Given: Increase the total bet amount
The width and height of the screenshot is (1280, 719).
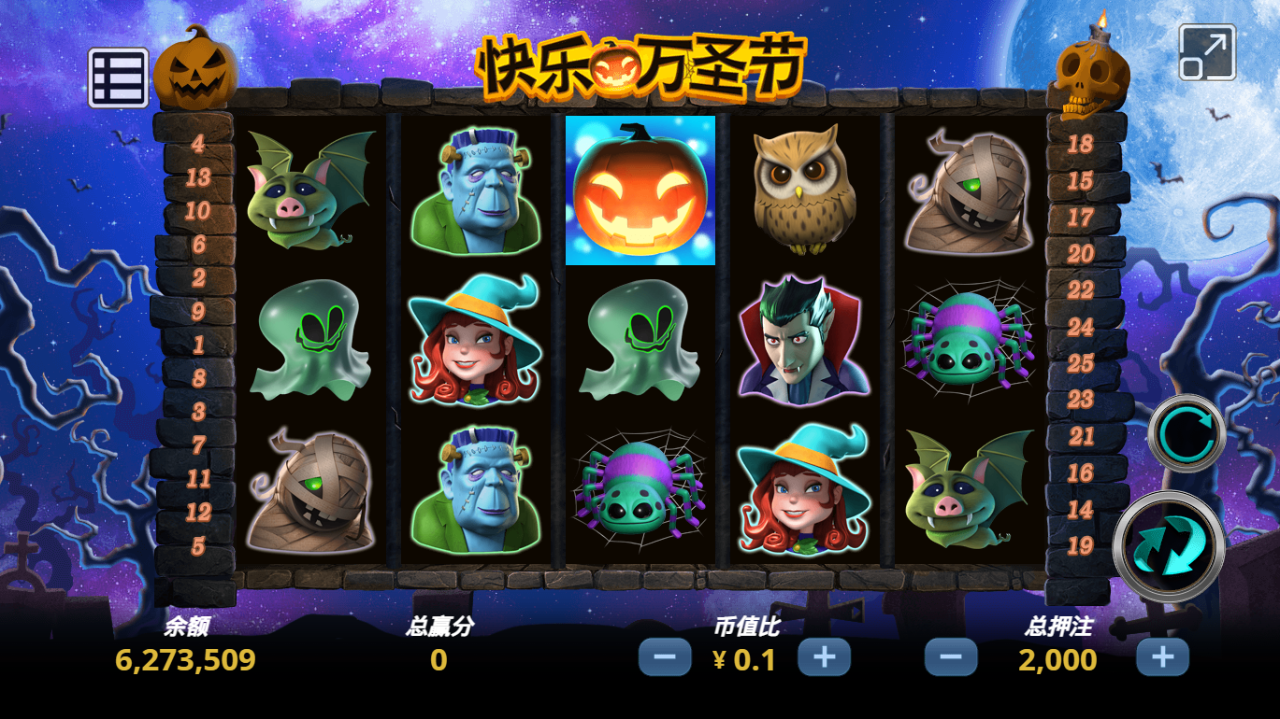Looking at the screenshot, I should (1162, 657).
